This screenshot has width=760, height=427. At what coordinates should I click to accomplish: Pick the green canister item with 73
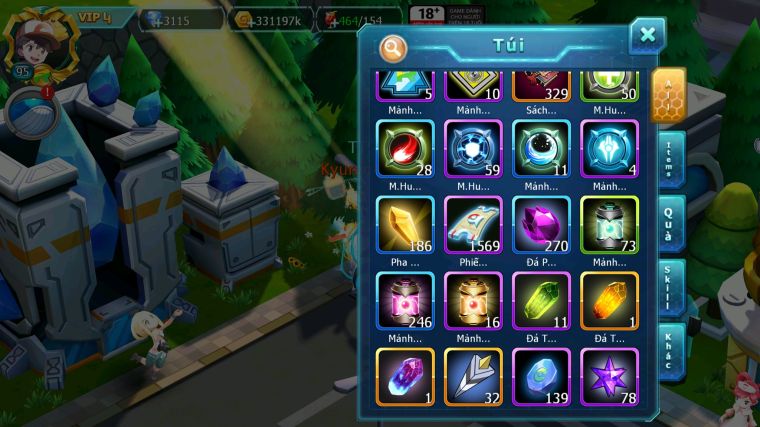609,225
